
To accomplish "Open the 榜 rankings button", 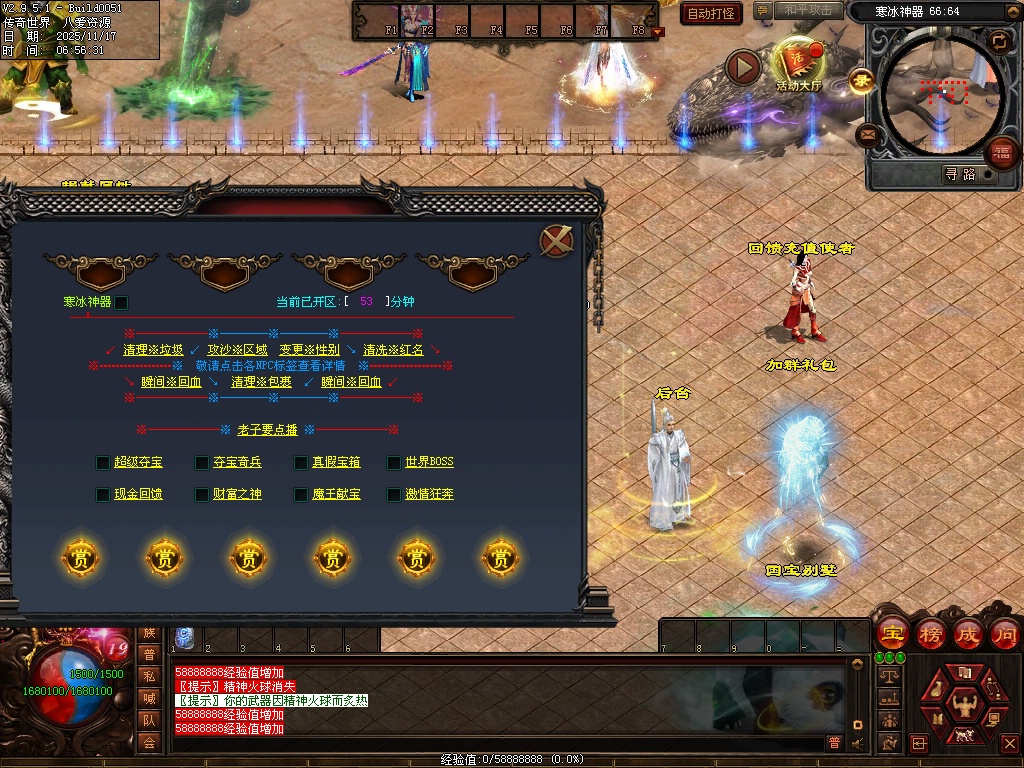I will [931, 633].
